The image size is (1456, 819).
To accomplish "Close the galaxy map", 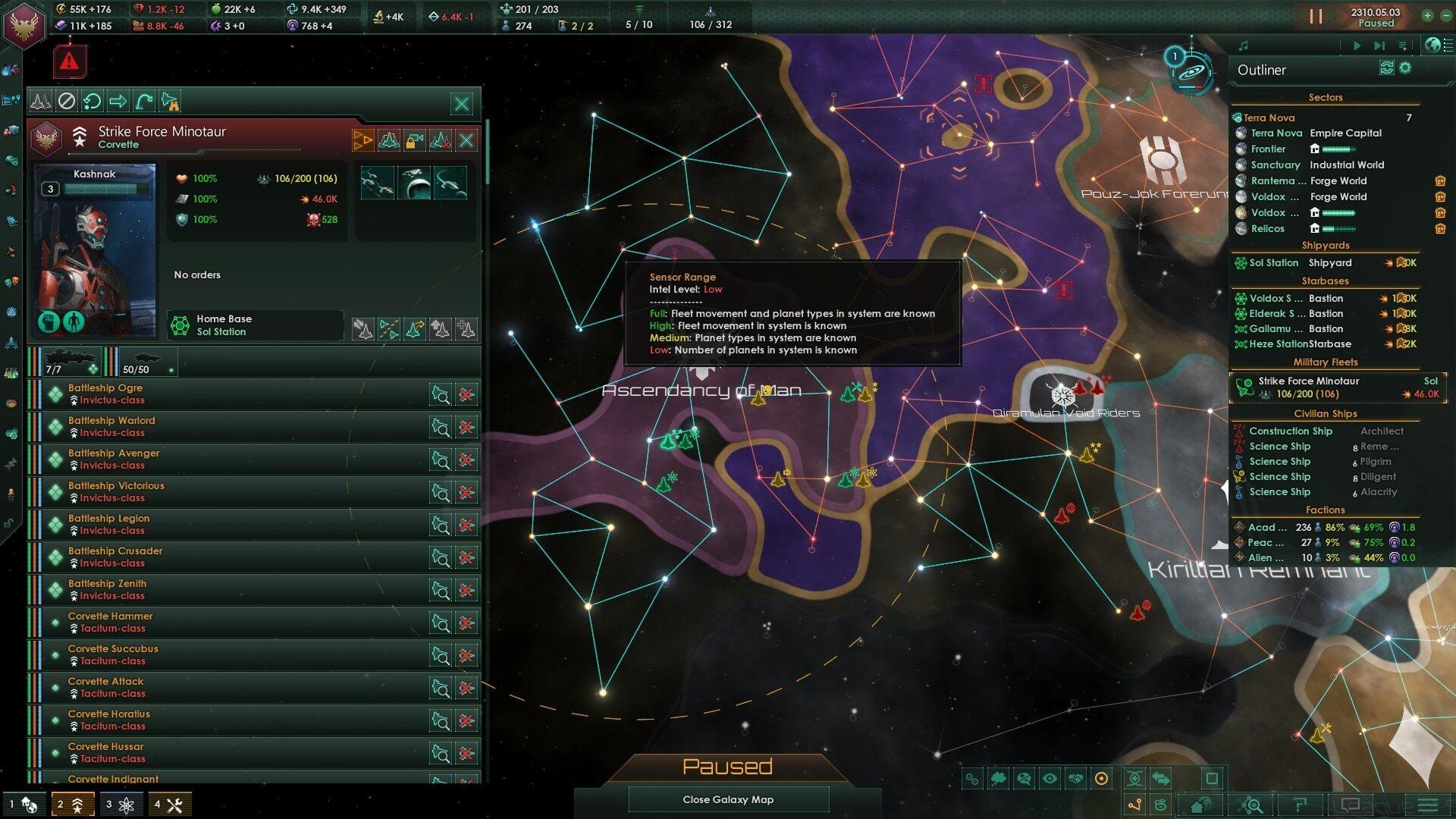I will pyautogui.click(x=727, y=799).
